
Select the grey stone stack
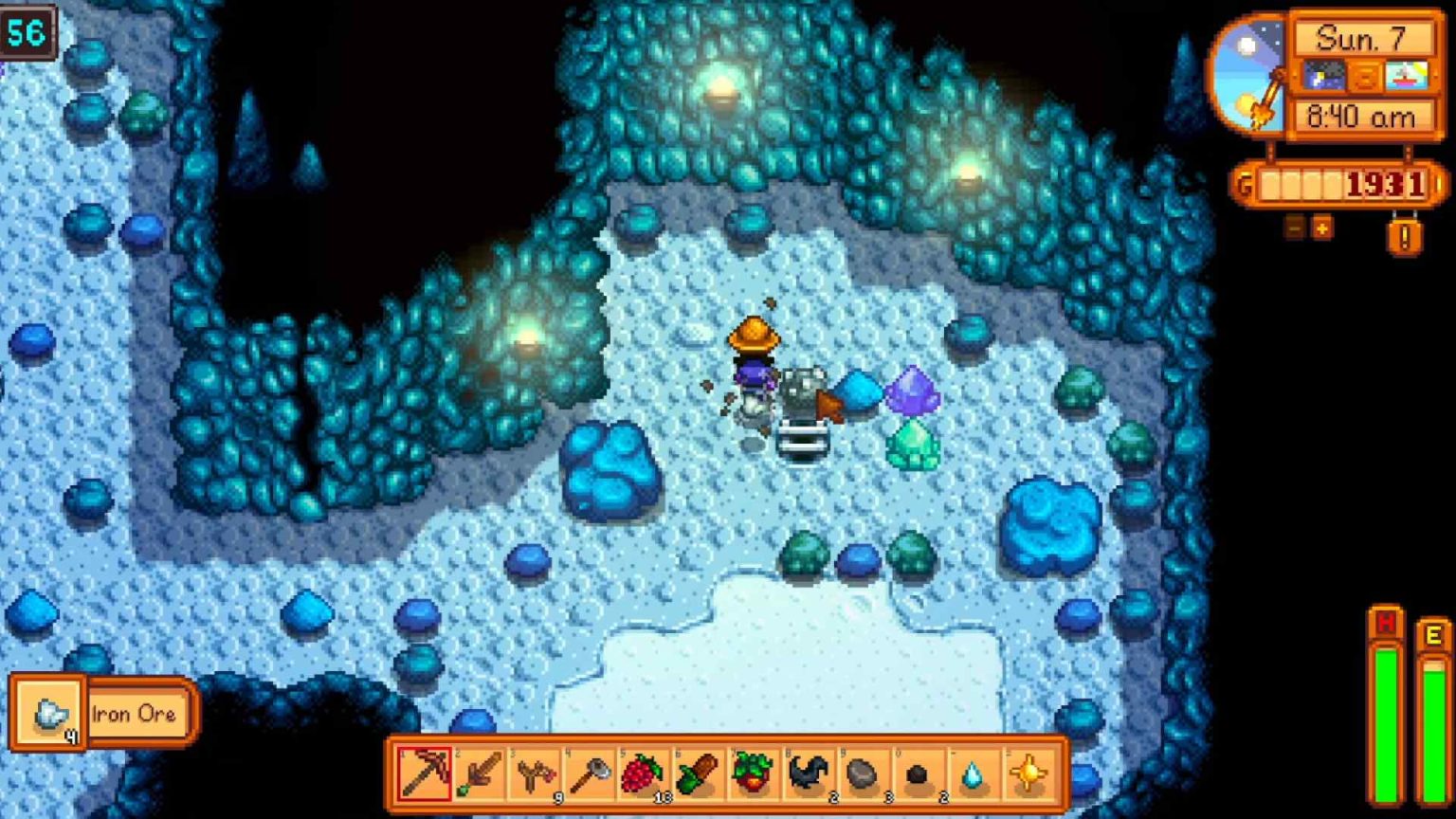[863, 773]
